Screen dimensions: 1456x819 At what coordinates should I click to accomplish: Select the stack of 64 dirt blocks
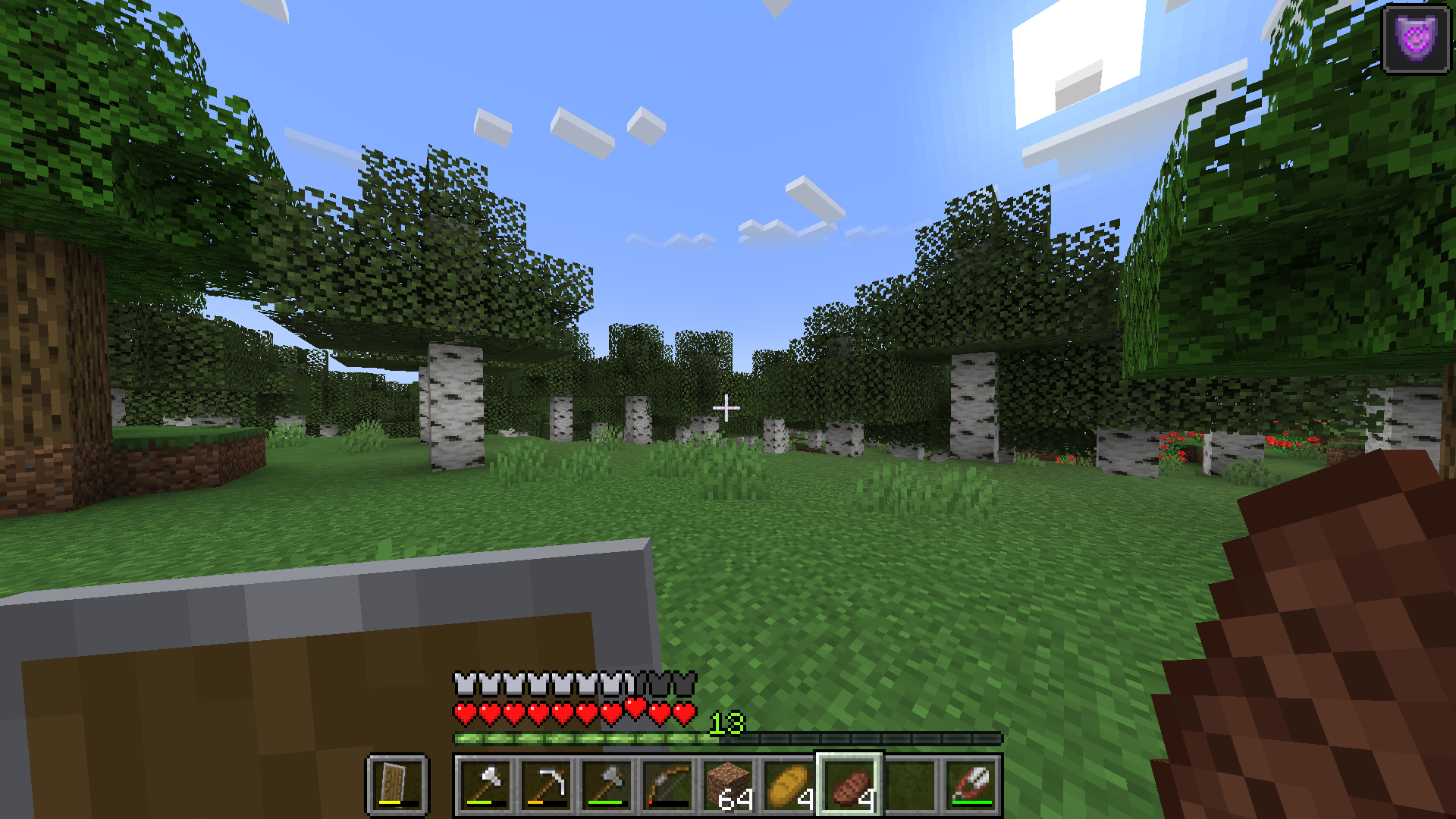728,785
